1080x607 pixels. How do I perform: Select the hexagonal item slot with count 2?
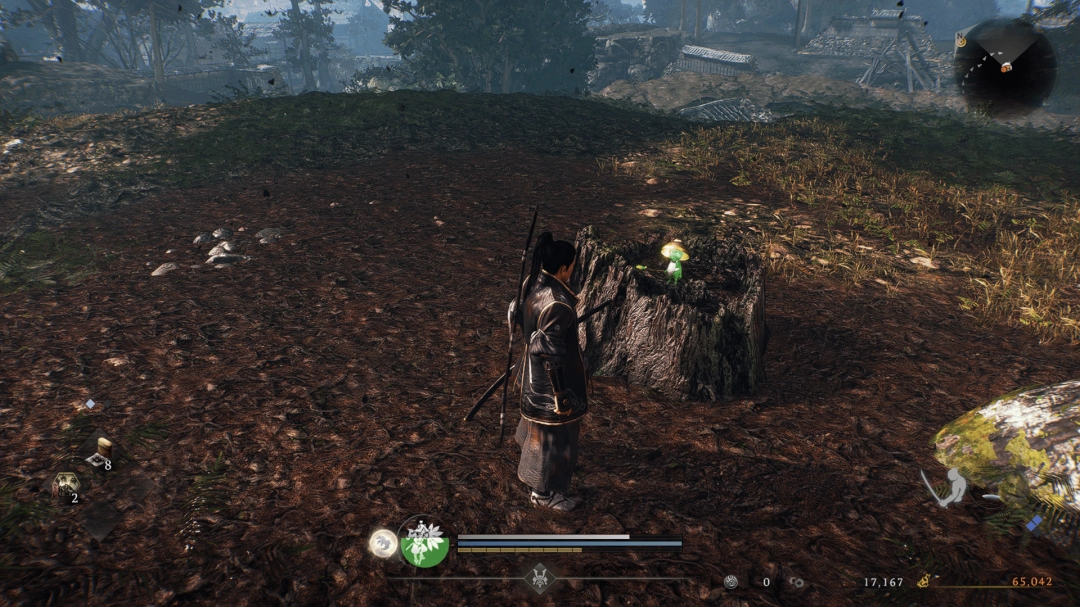65,486
